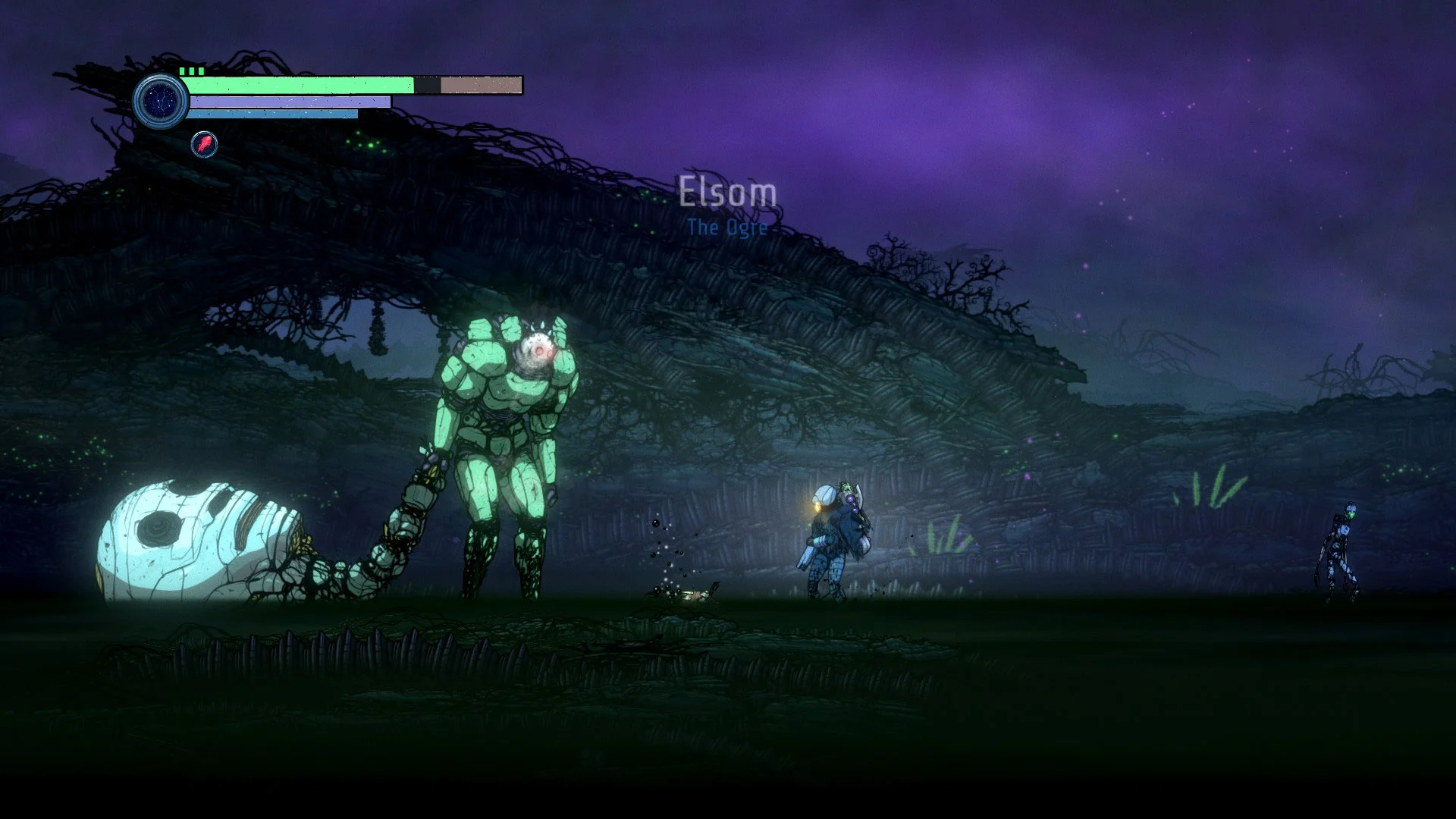
Task: Select The Ogre subtitle label
Action: point(729,227)
